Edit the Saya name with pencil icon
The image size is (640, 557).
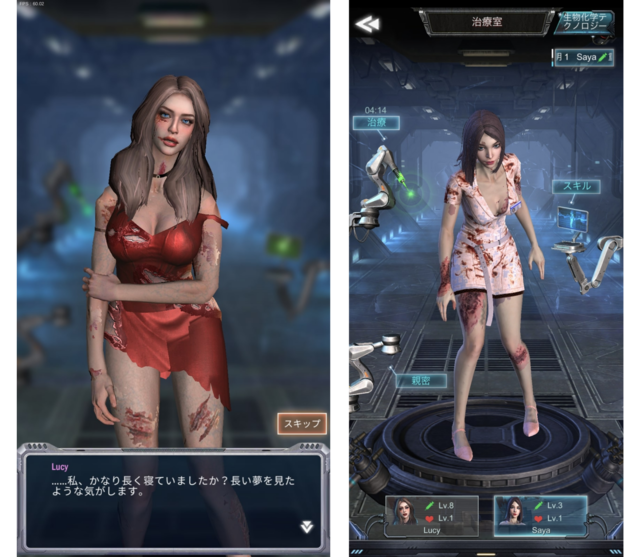(x=604, y=58)
